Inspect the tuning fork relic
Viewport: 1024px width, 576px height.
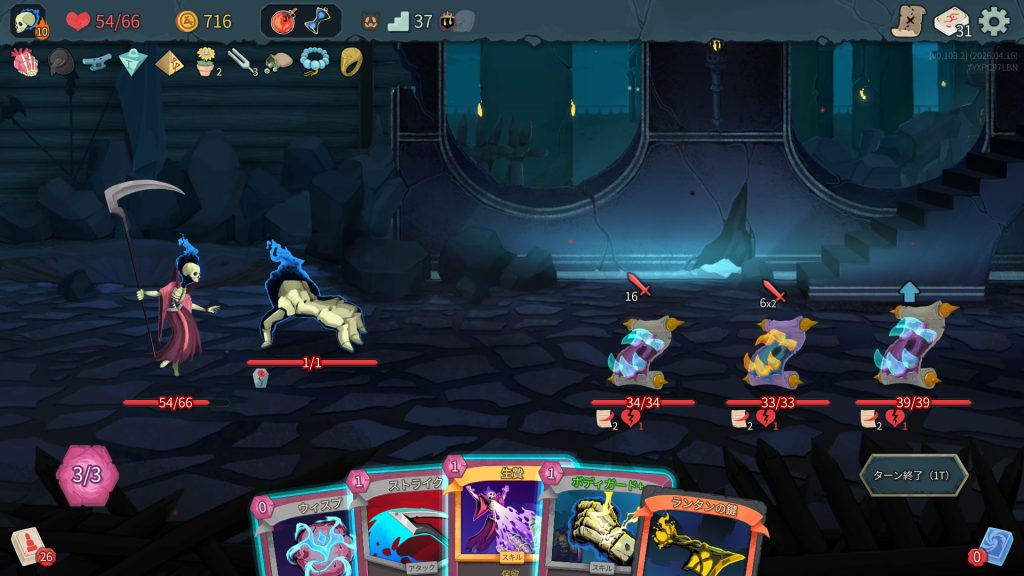(x=241, y=63)
